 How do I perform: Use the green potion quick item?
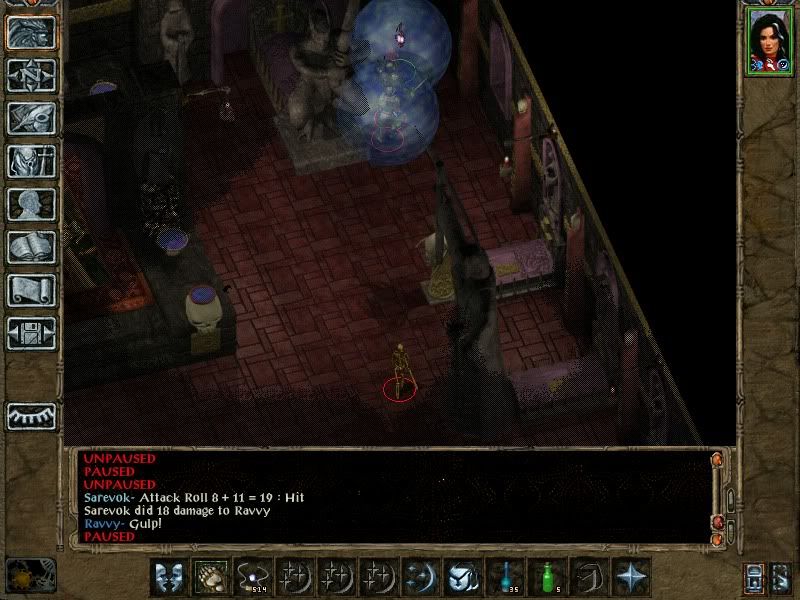(x=546, y=576)
